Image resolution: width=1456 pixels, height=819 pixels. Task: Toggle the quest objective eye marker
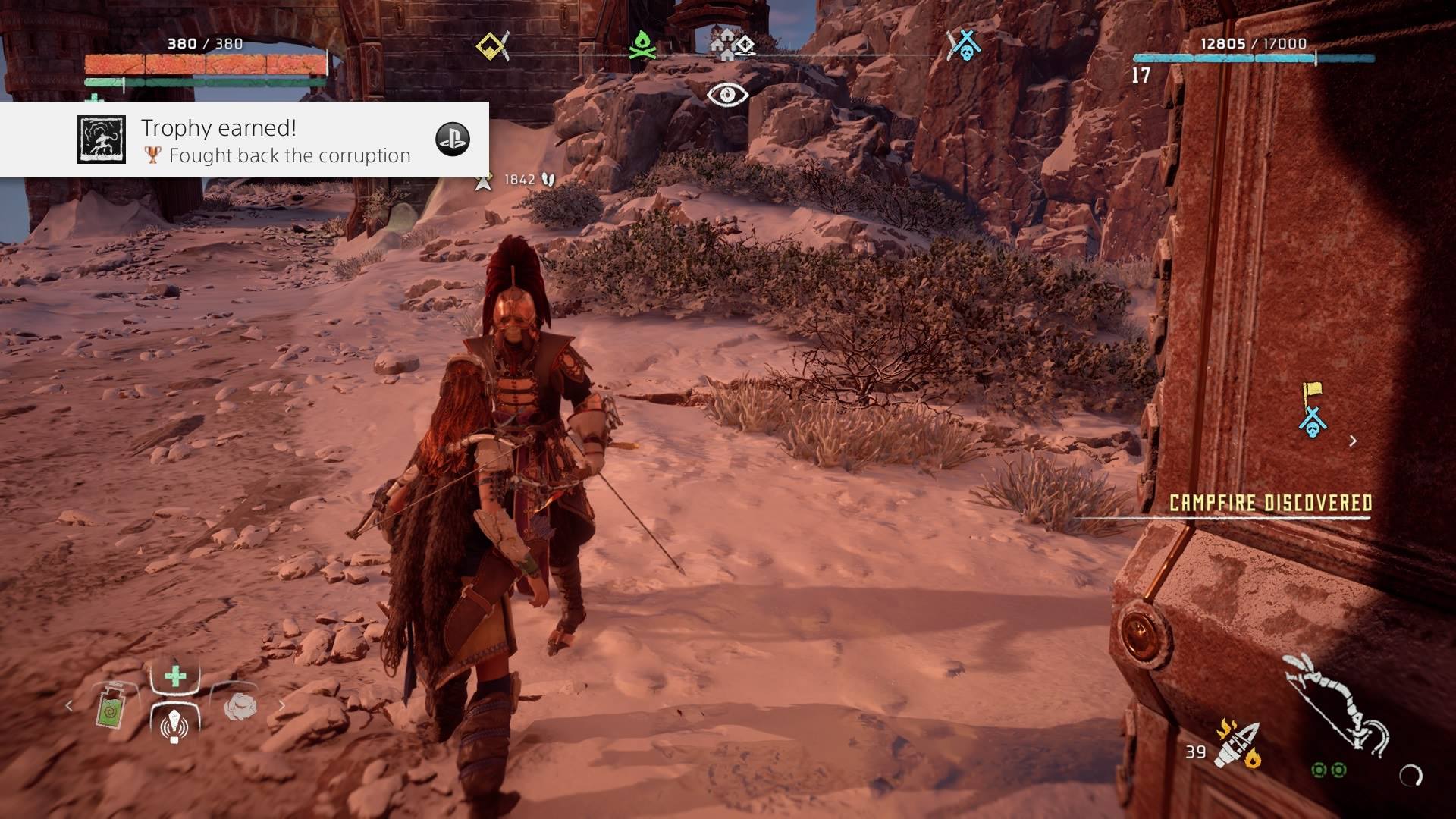click(726, 95)
